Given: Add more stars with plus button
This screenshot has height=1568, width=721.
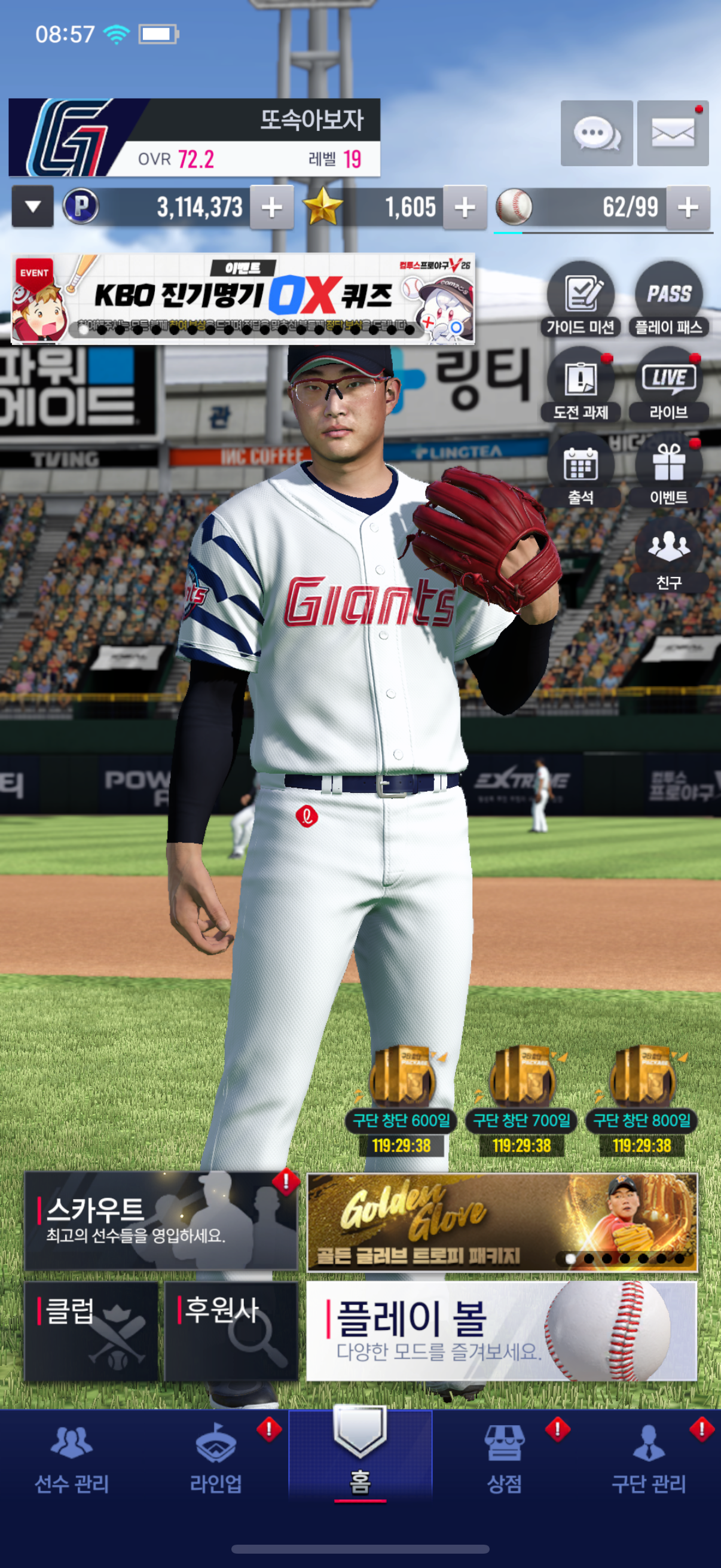Looking at the screenshot, I should 465,208.
